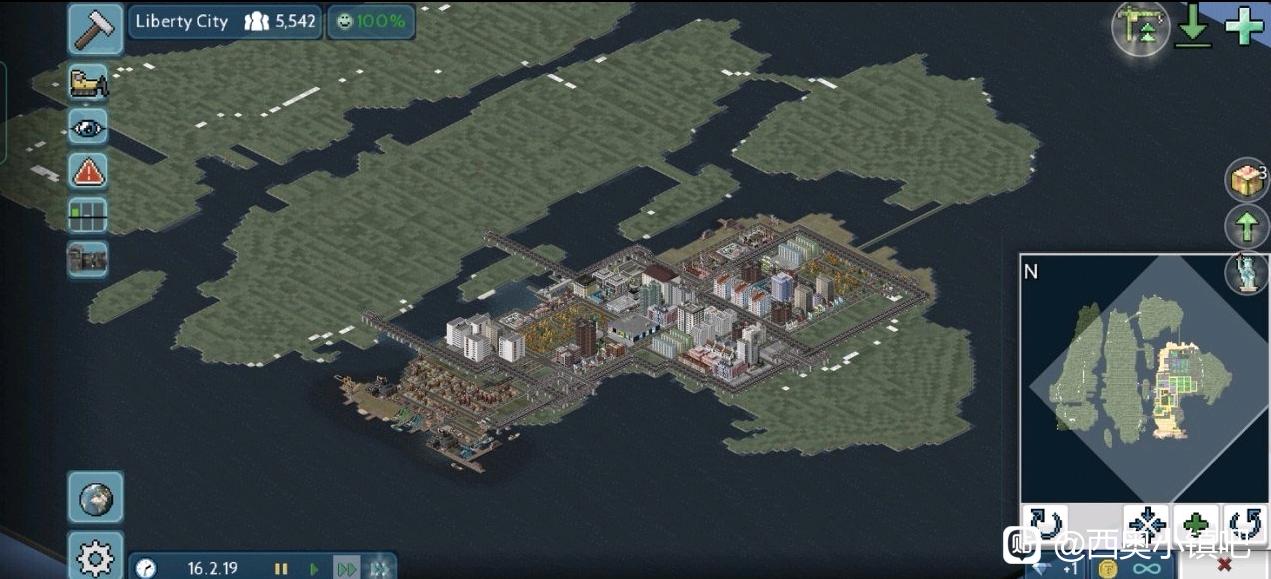1271x579 pixels.
Task: Open the 100% happiness smiley panel
Action: click(x=371, y=21)
